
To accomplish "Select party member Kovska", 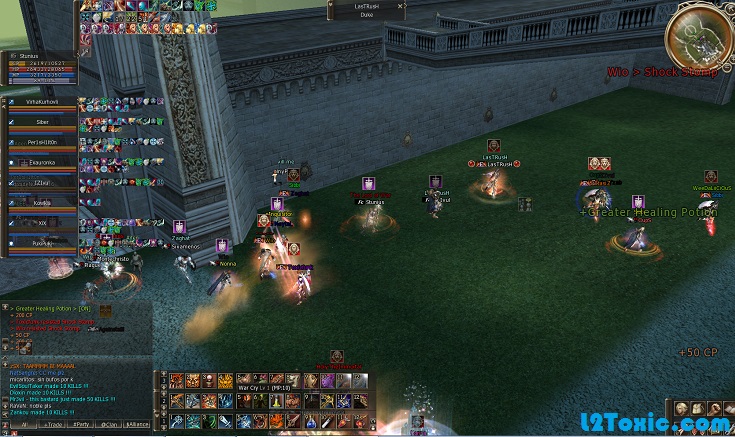I will point(42,202).
